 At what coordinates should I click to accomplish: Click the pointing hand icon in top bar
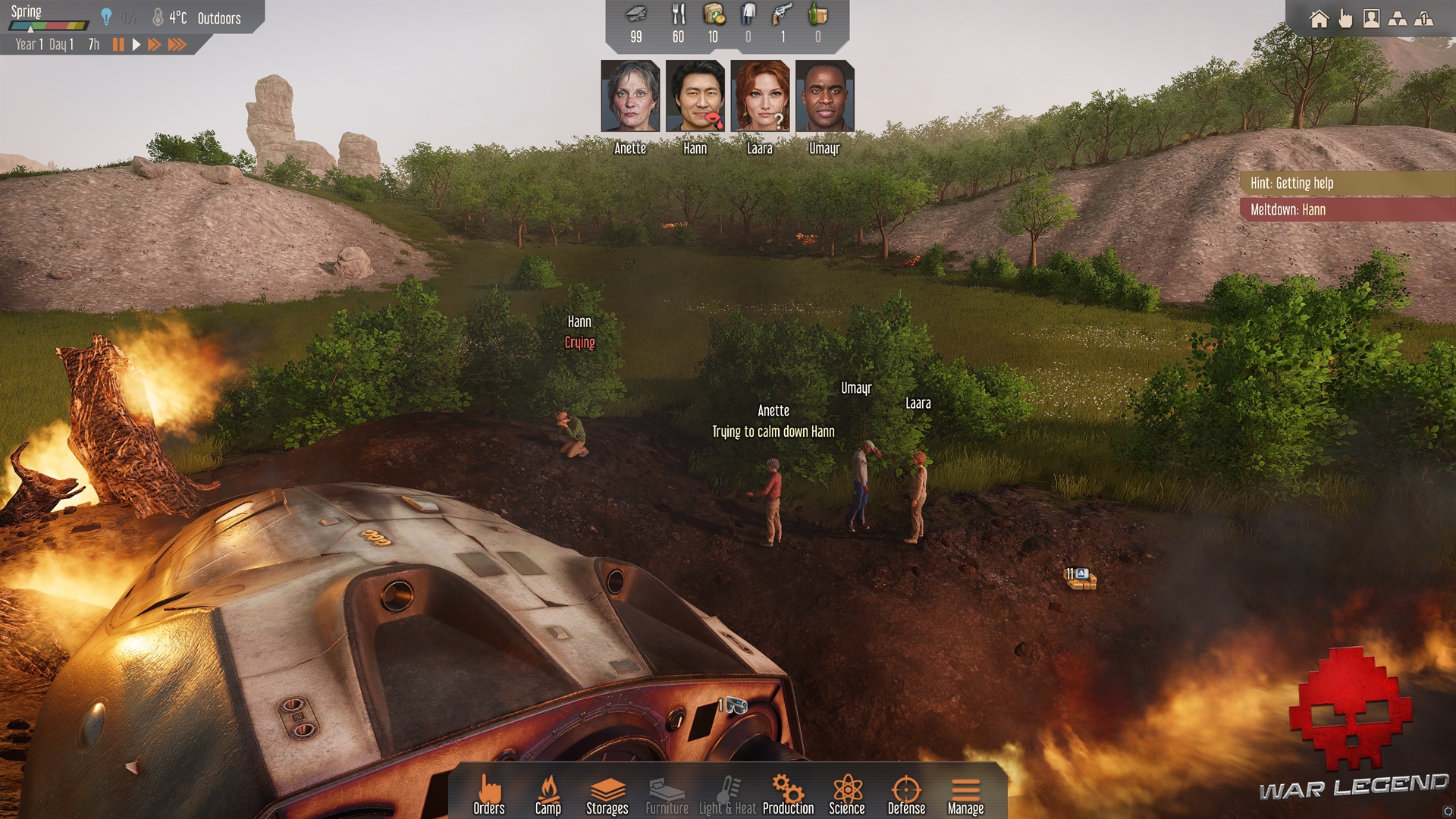point(1345,19)
